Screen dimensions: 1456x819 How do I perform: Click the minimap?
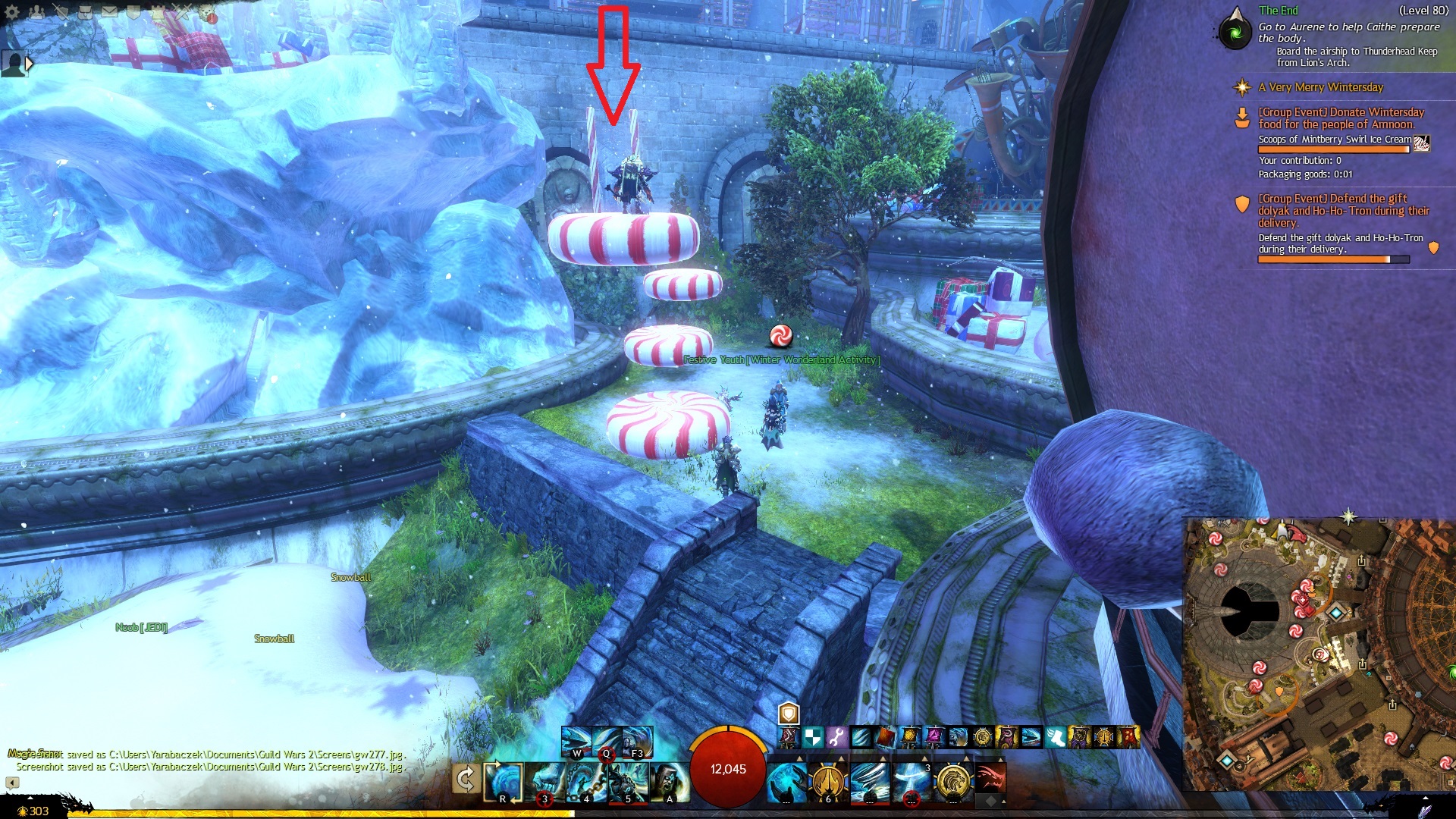pos(1319,652)
